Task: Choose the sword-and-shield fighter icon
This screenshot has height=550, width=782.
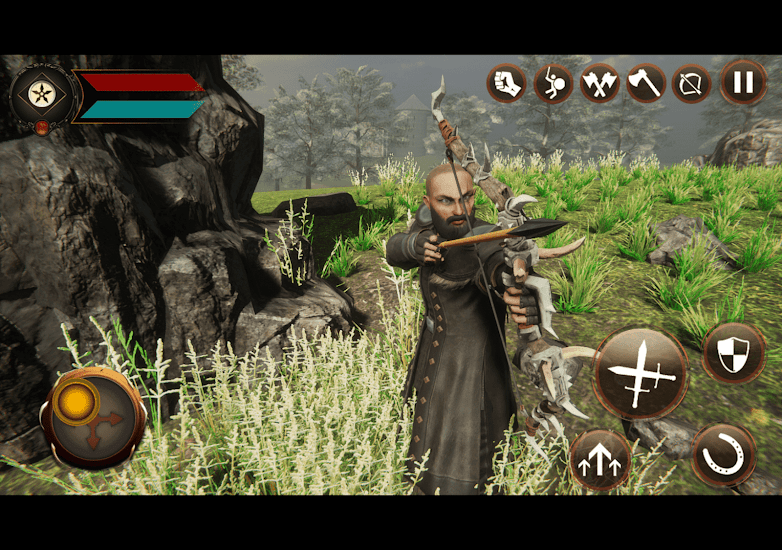Action: pos(553,83)
